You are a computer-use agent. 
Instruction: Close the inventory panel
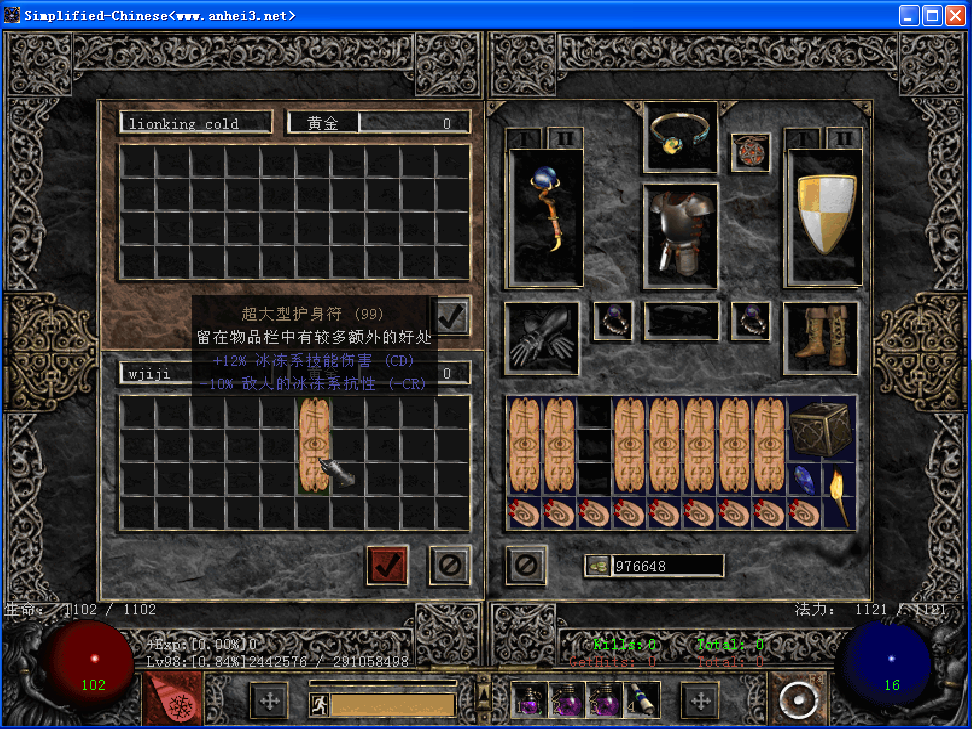point(526,565)
